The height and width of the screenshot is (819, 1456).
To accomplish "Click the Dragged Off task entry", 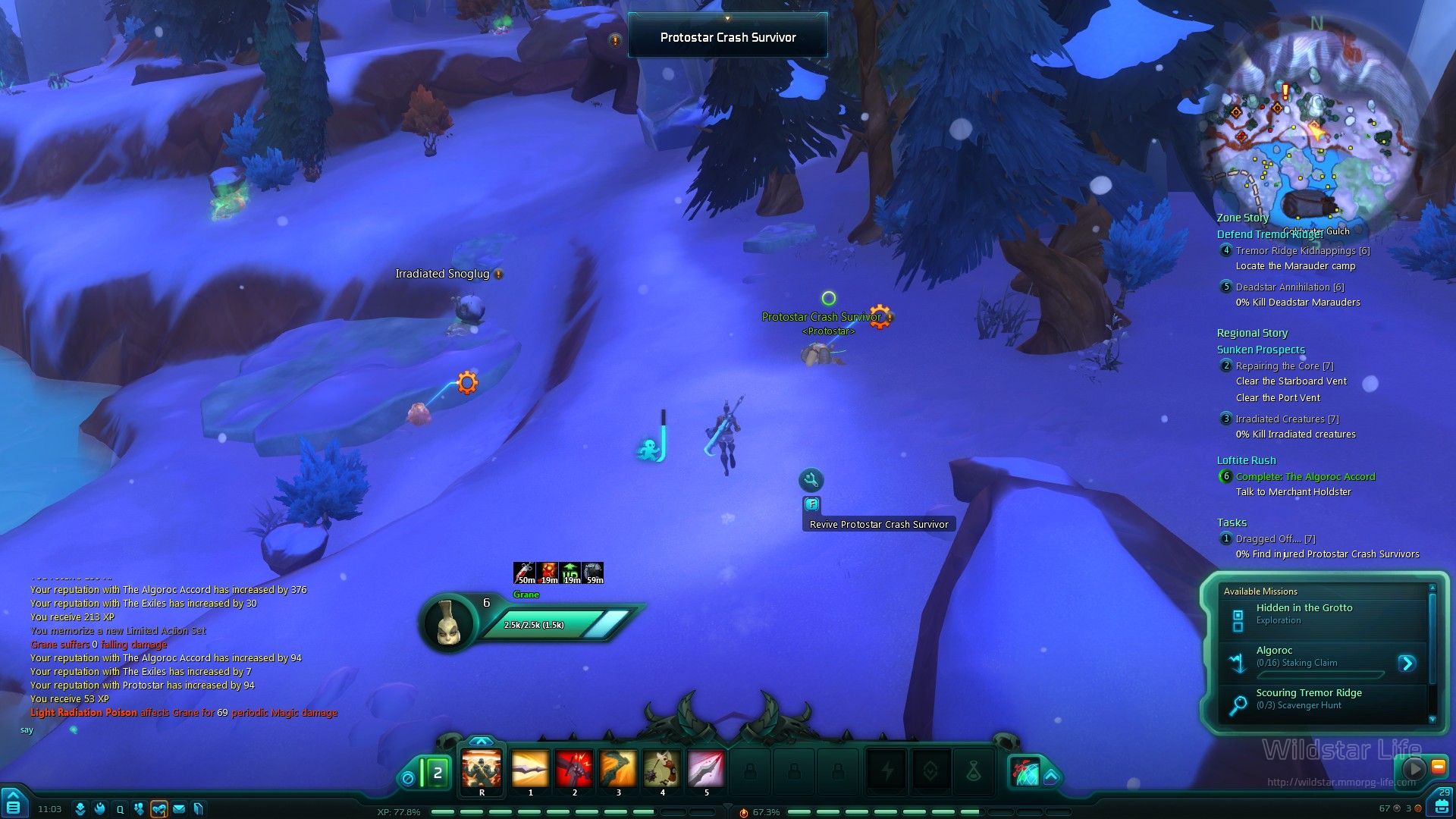I will pyautogui.click(x=1275, y=539).
